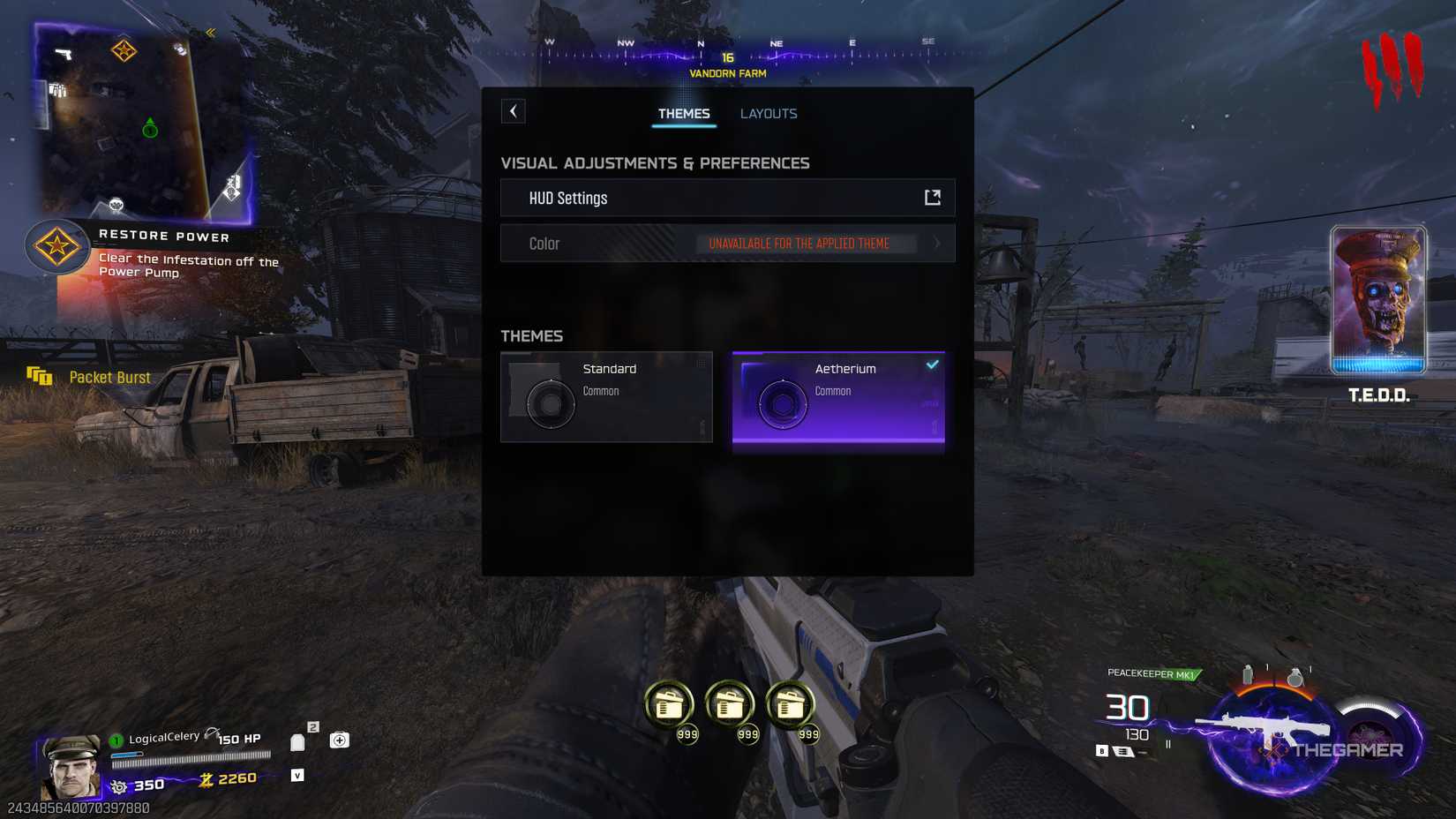Open HUD Settings
1456x819 pixels.
pyautogui.click(x=727, y=198)
